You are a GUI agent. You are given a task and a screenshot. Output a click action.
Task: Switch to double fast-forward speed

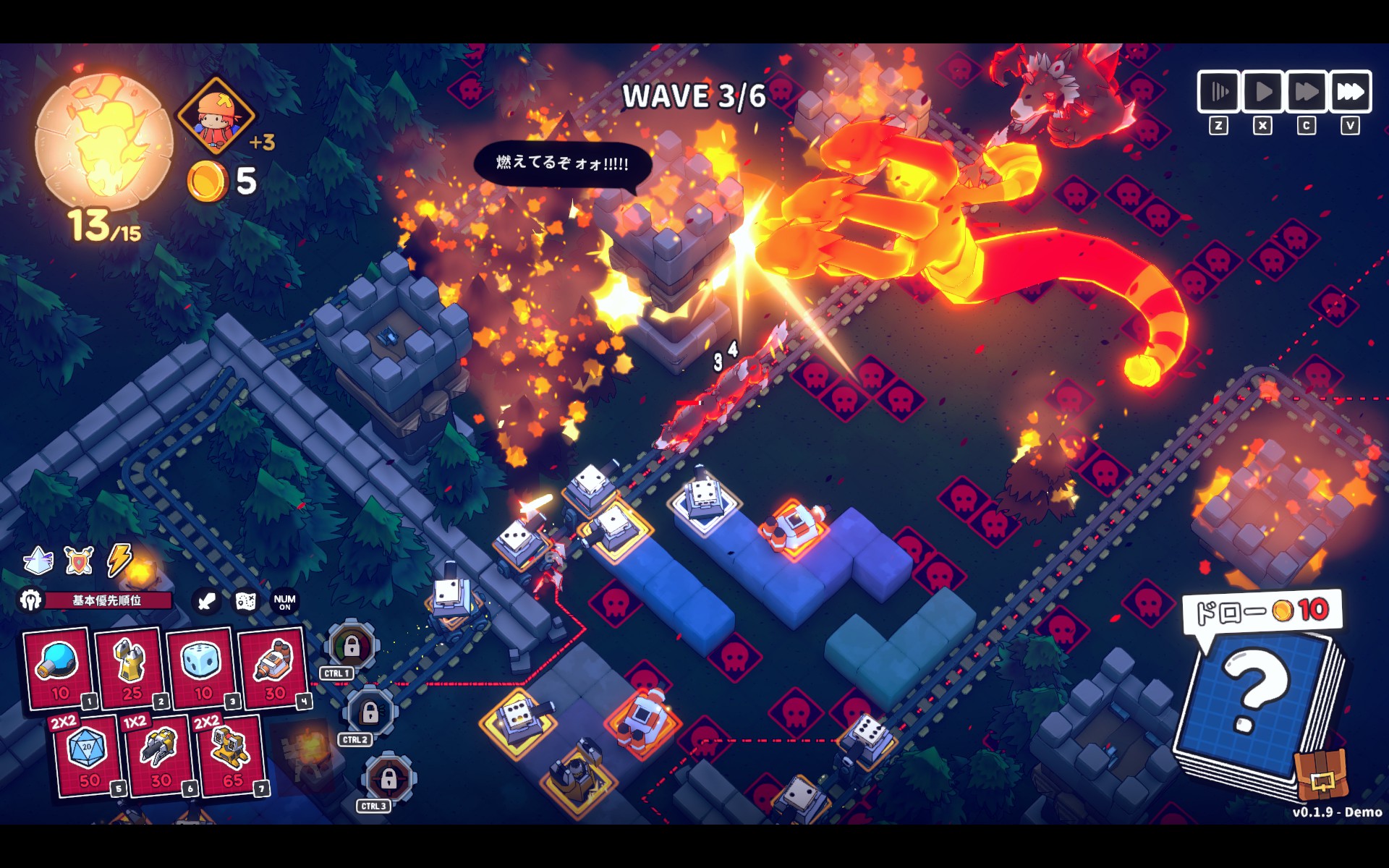click(1306, 92)
